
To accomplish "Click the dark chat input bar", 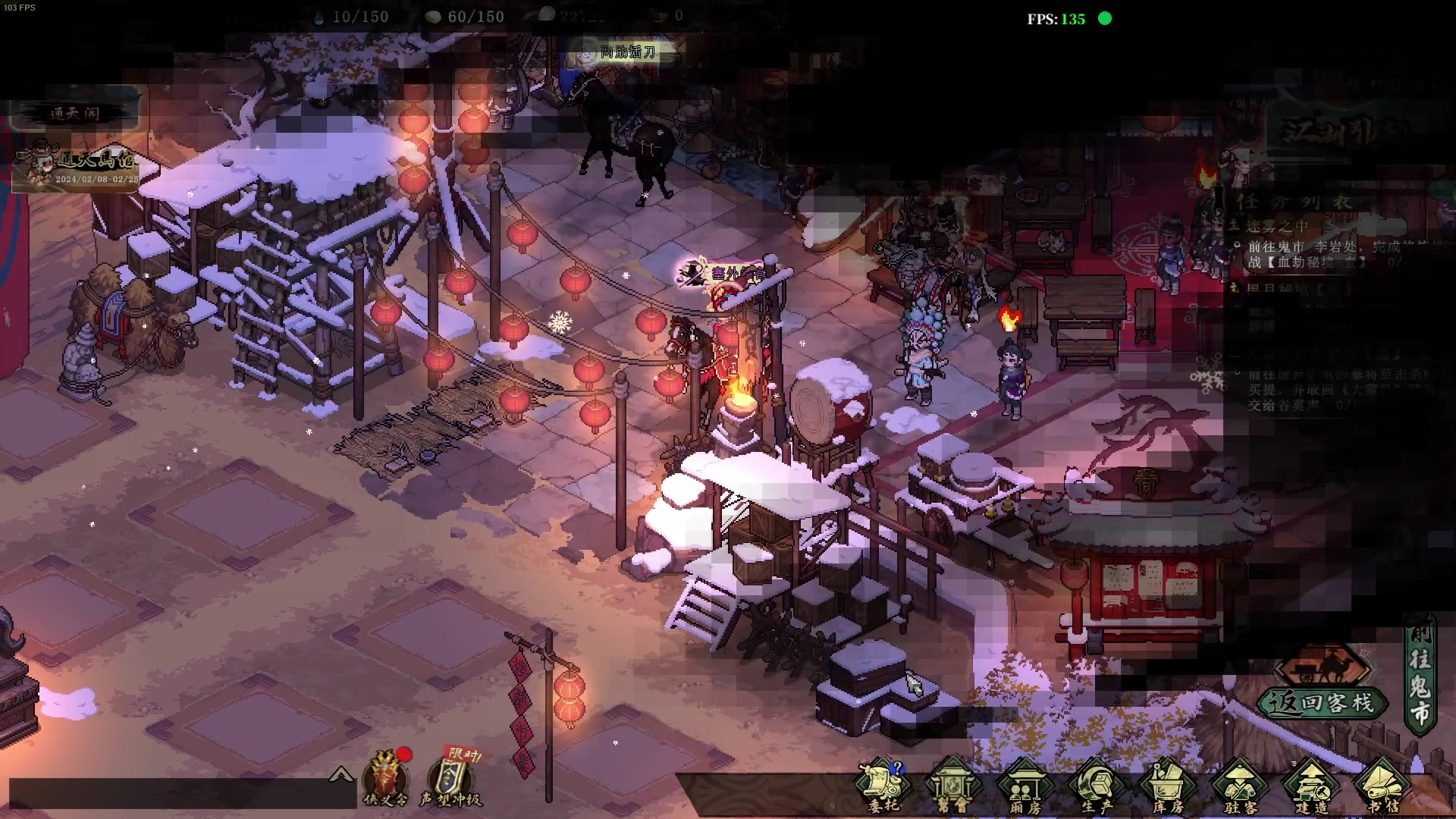I will click(x=182, y=793).
